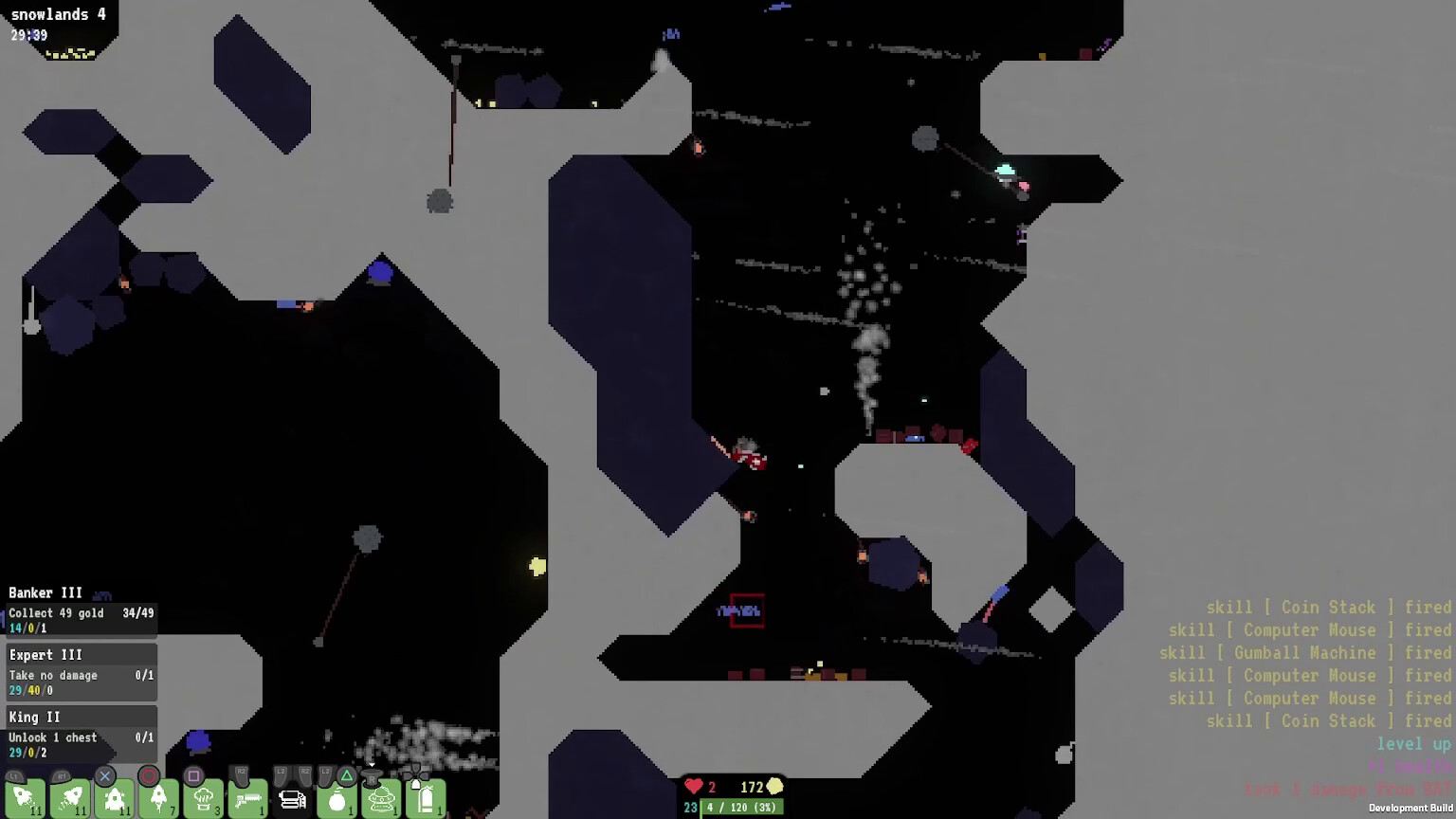Toggle the triangle button grenade skill
The width and height of the screenshot is (1456, 819).
[x=347, y=774]
